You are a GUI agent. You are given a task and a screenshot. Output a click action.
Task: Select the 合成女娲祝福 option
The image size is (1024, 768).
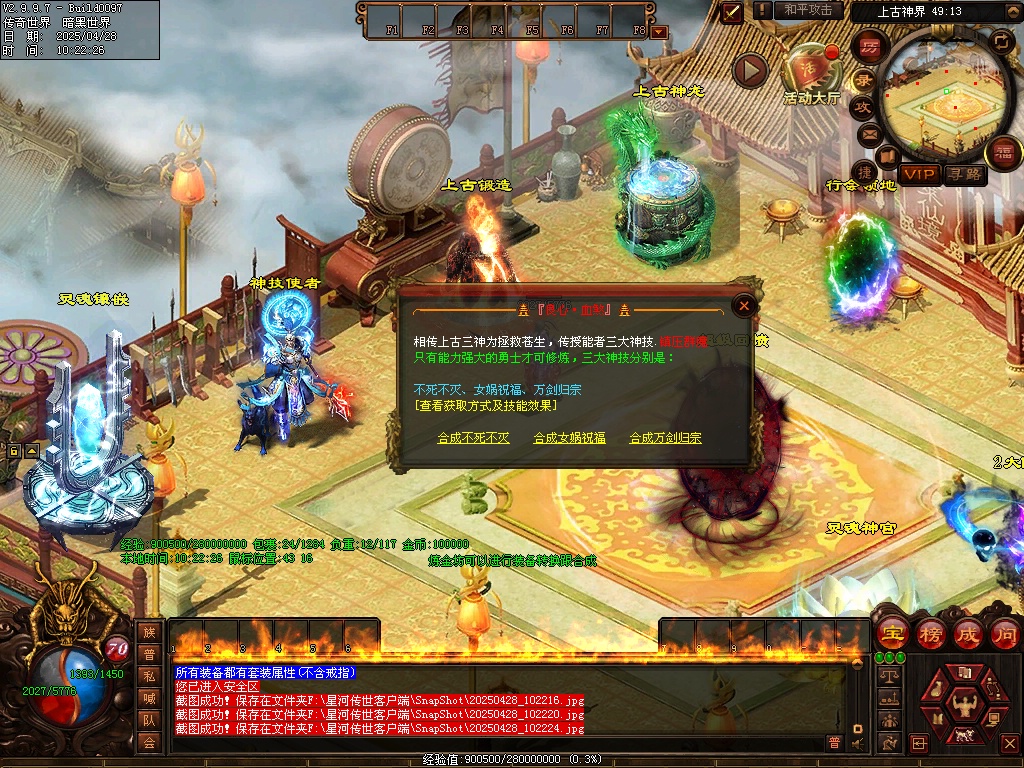point(569,438)
